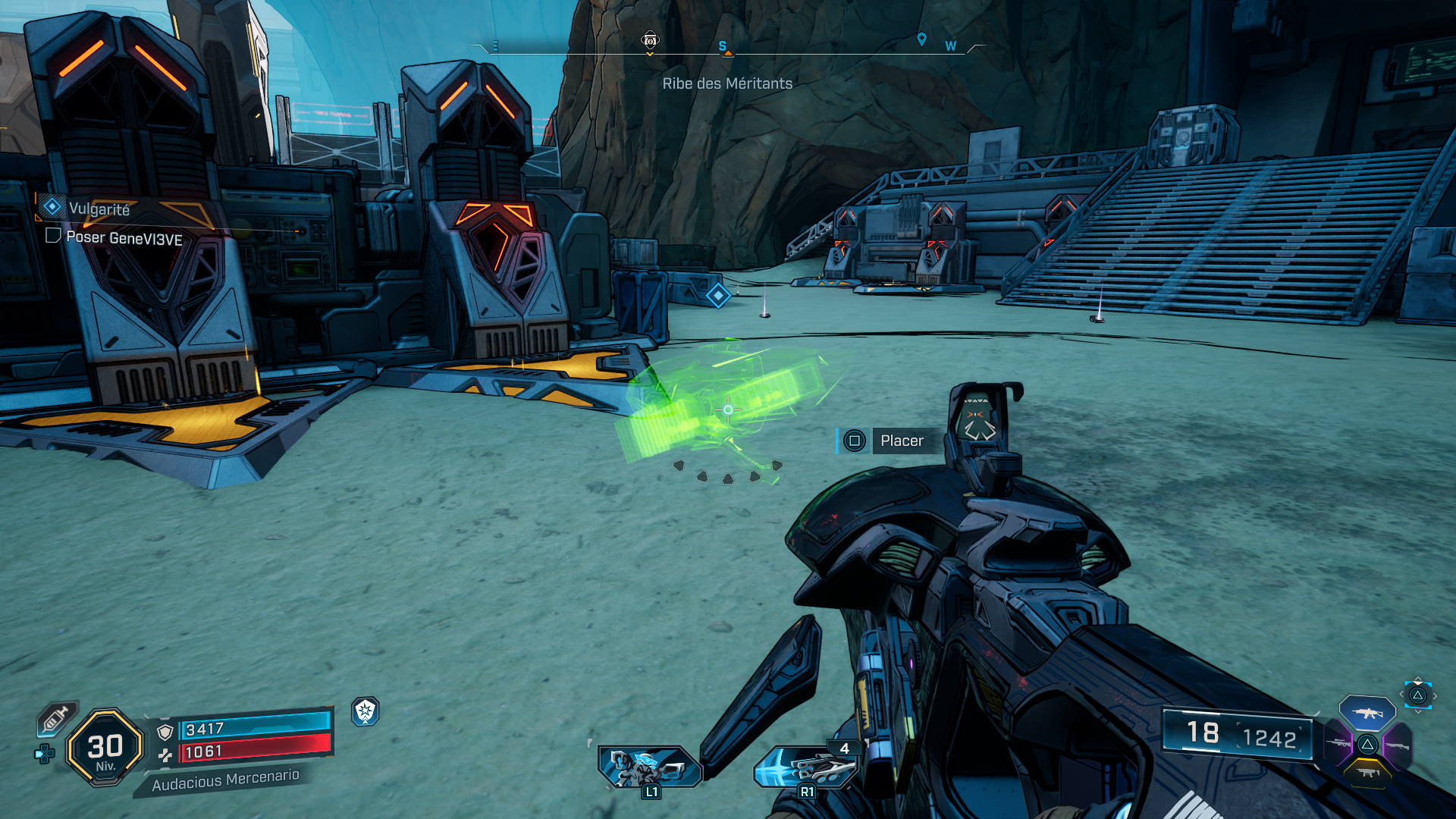Select the blue assault rifle weapon slot
The height and width of the screenshot is (819, 1456).
tap(1369, 713)
